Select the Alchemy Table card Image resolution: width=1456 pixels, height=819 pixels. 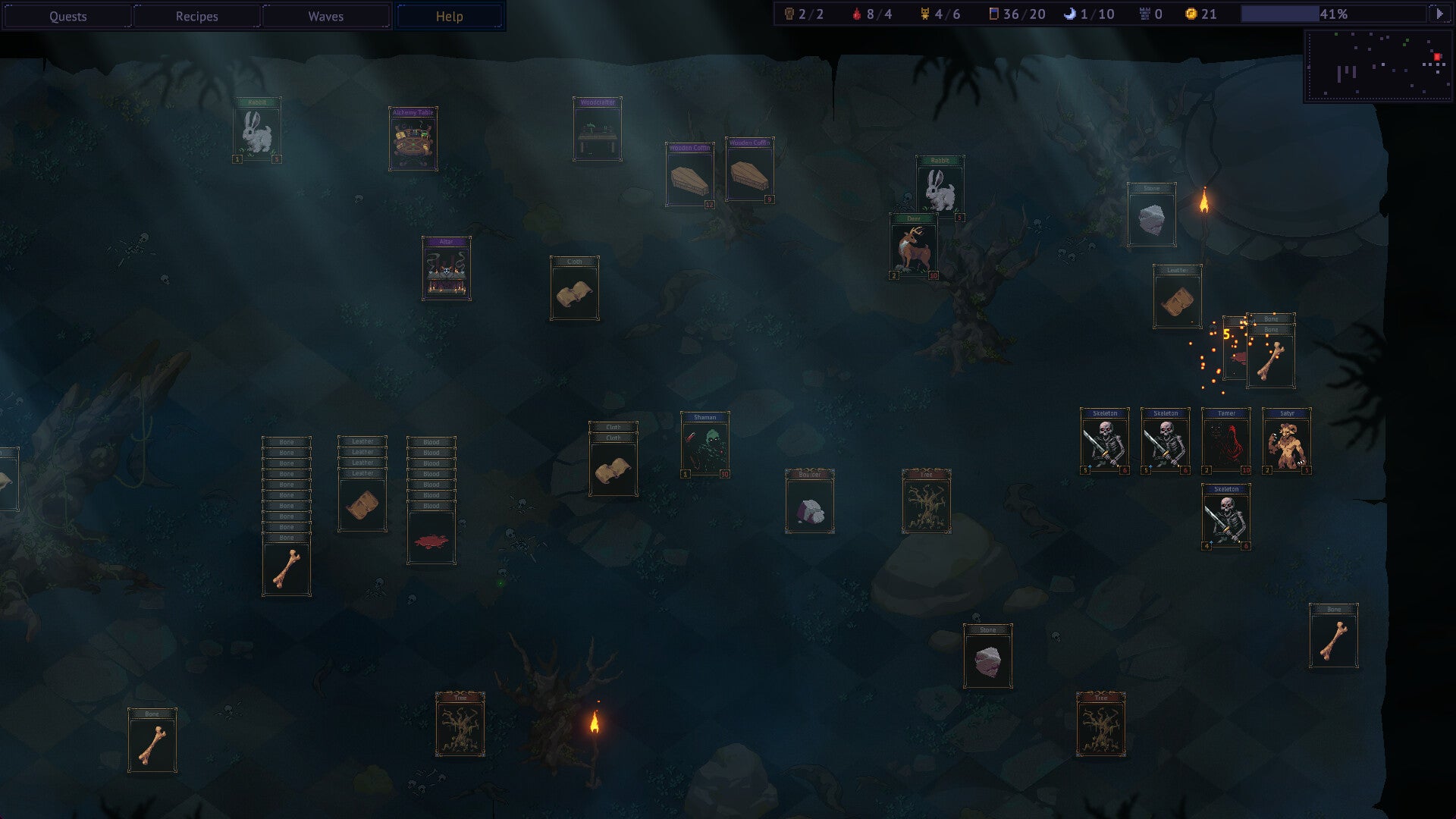(x=413, y=140)
